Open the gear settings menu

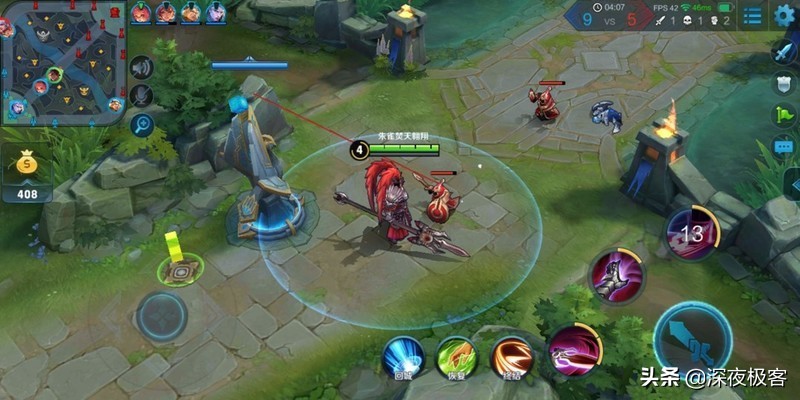(x=785, y=16)
